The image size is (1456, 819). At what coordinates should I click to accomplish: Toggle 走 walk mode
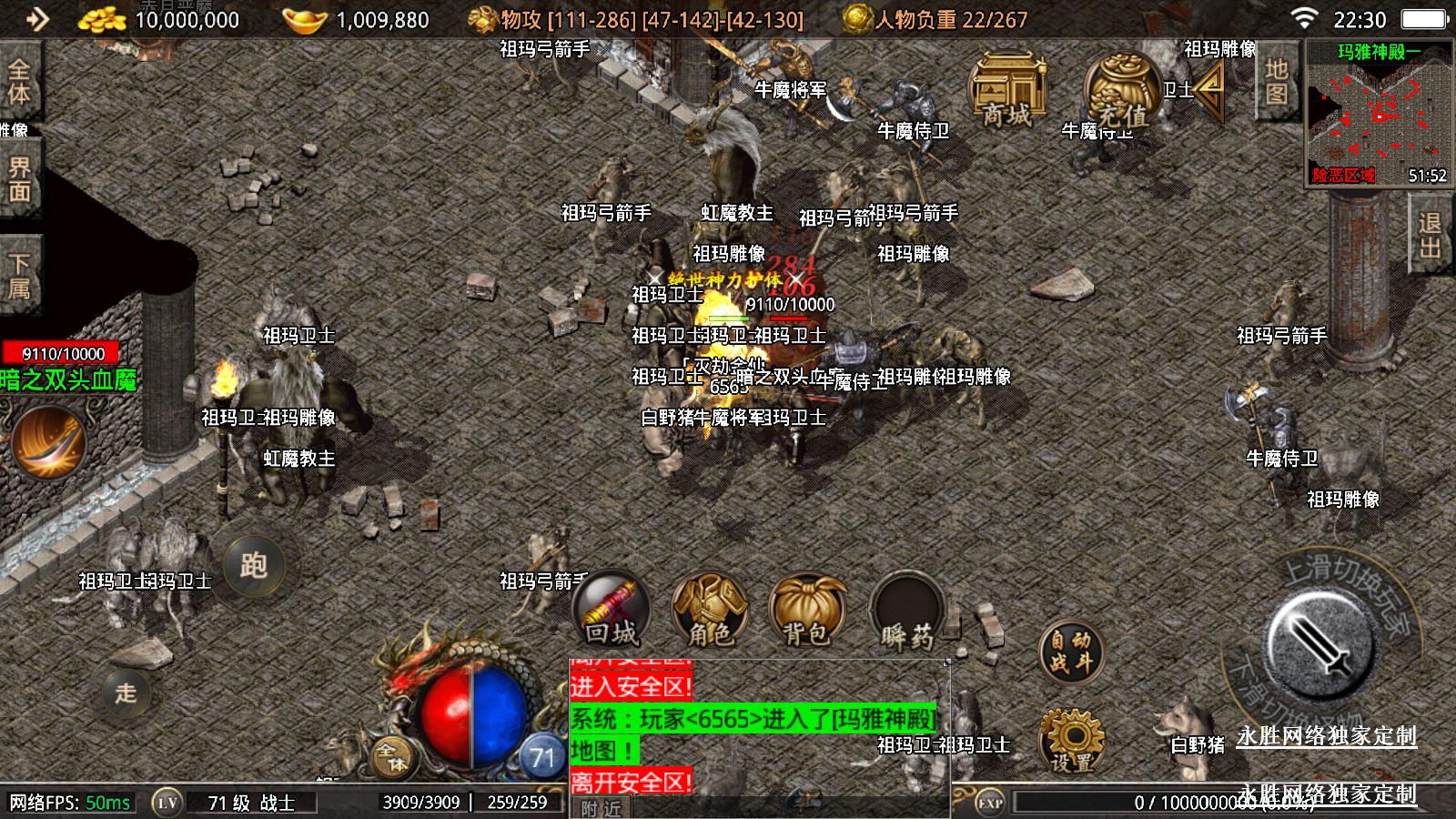(126, 693)
